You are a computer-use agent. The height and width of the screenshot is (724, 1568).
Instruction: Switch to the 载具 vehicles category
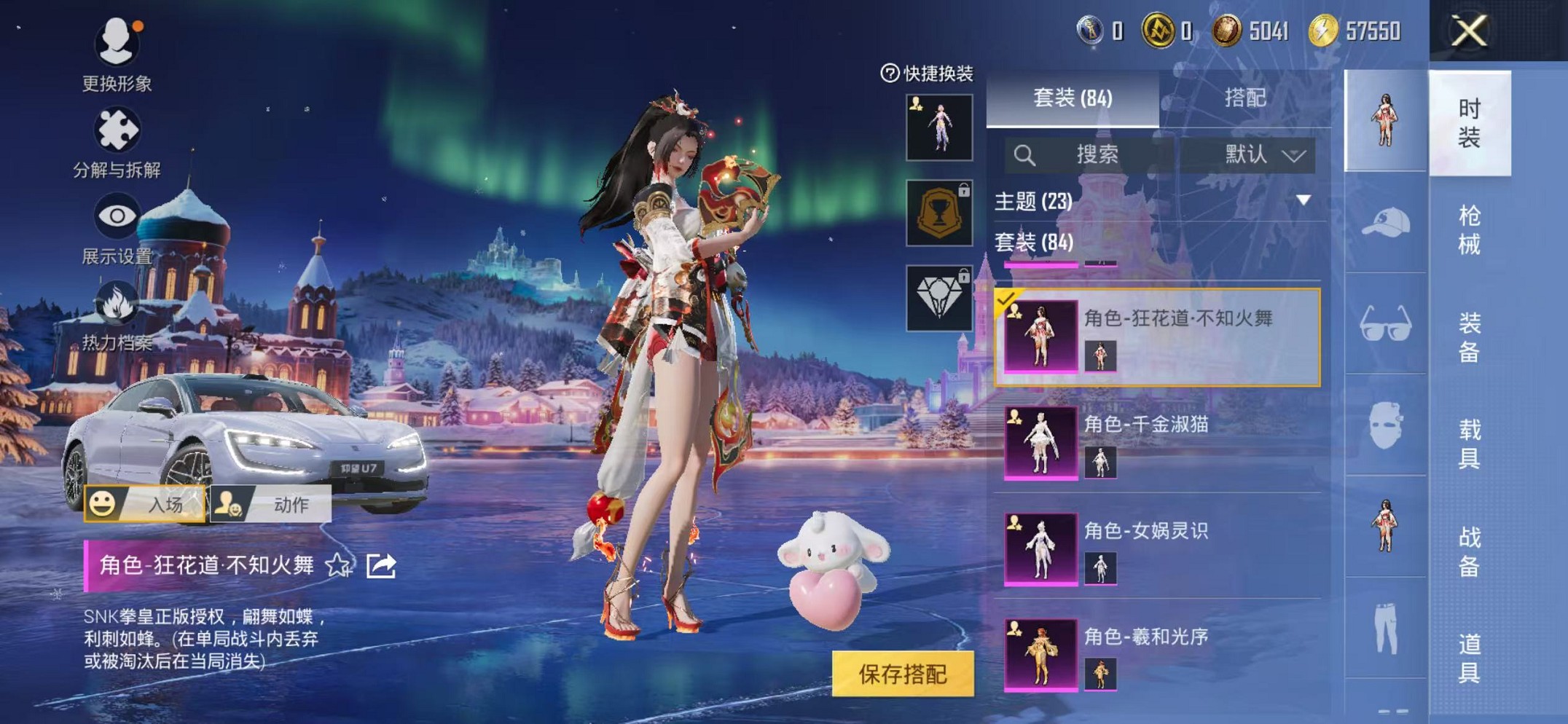click(1469, 444)
